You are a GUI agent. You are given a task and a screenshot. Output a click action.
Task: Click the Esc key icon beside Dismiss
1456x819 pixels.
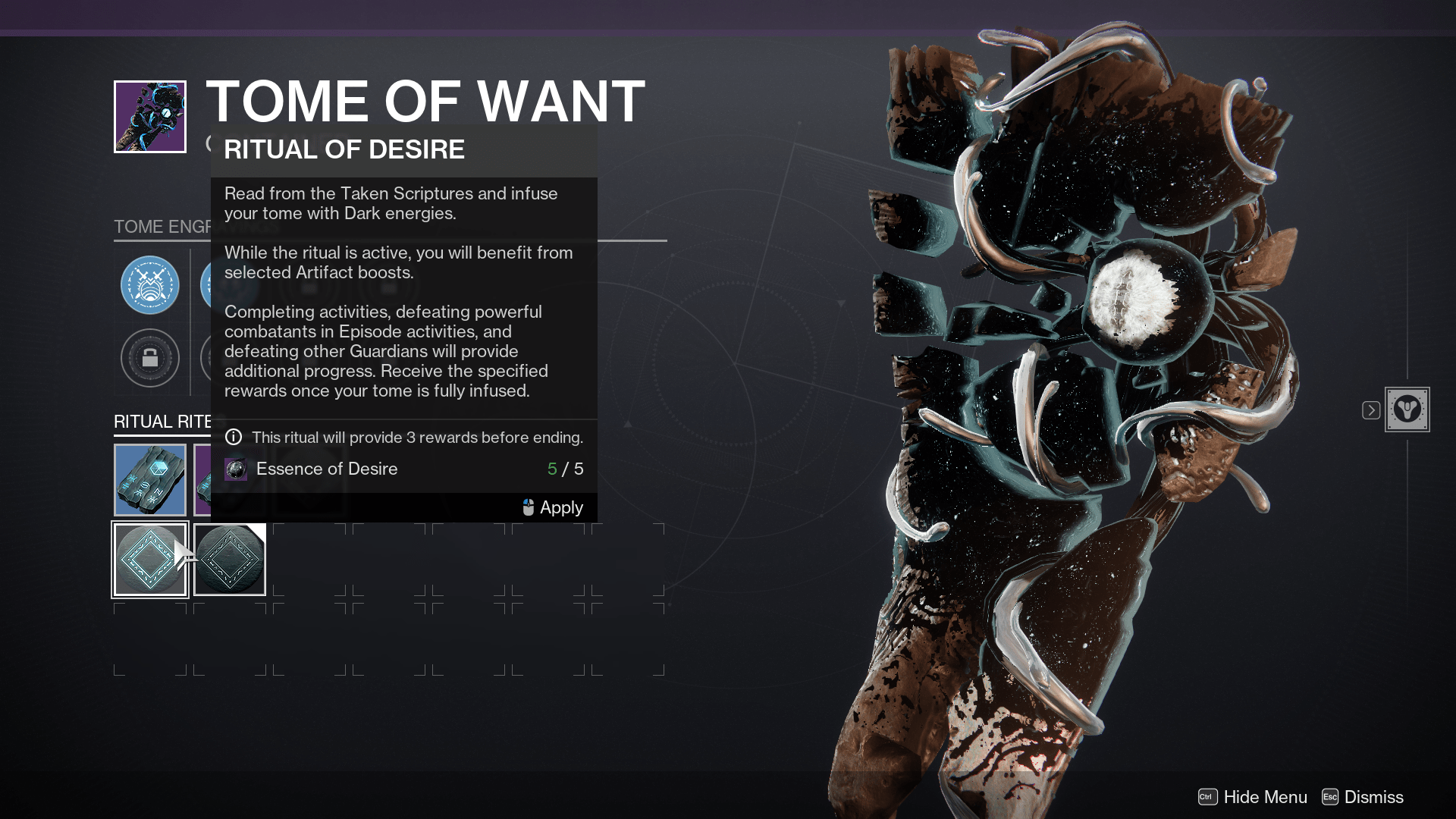[x=1329, y=797]
